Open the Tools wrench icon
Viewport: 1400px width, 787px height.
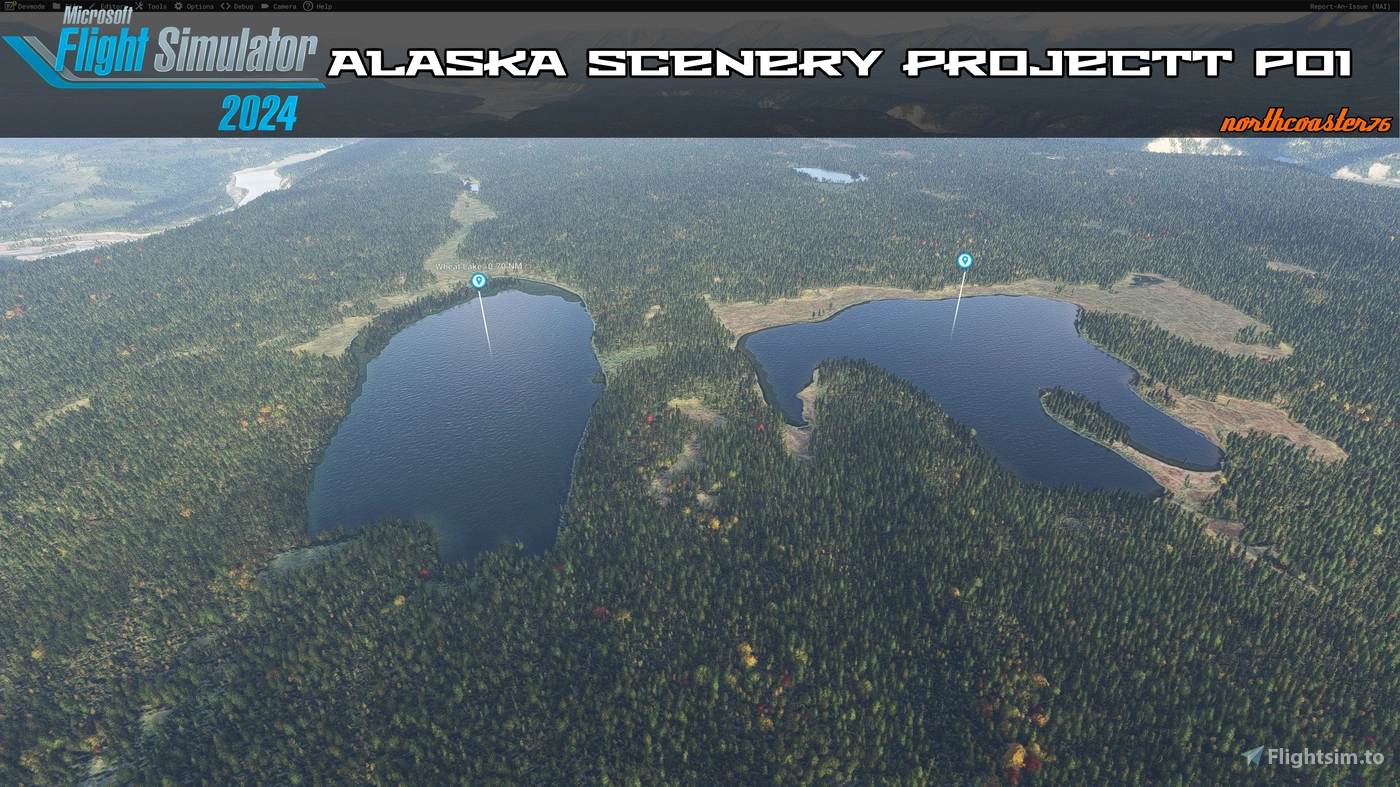point(139,6)
